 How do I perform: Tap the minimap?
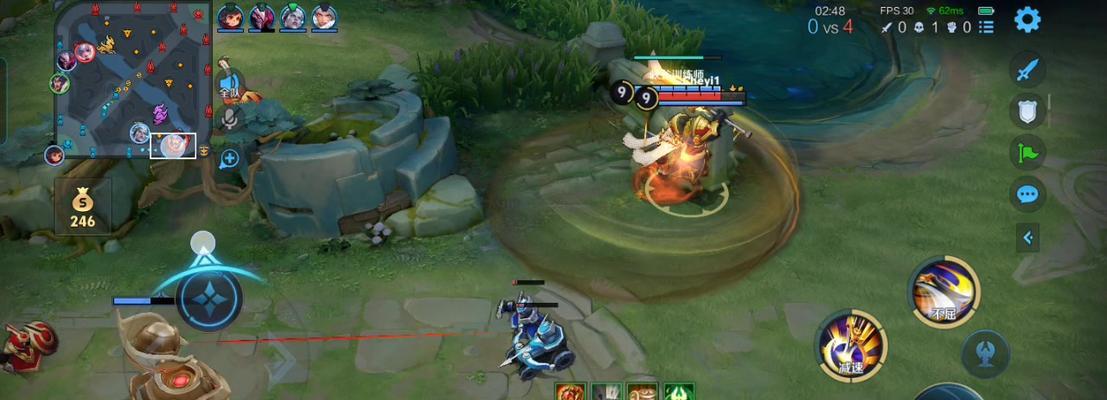(x=133, y=79)
